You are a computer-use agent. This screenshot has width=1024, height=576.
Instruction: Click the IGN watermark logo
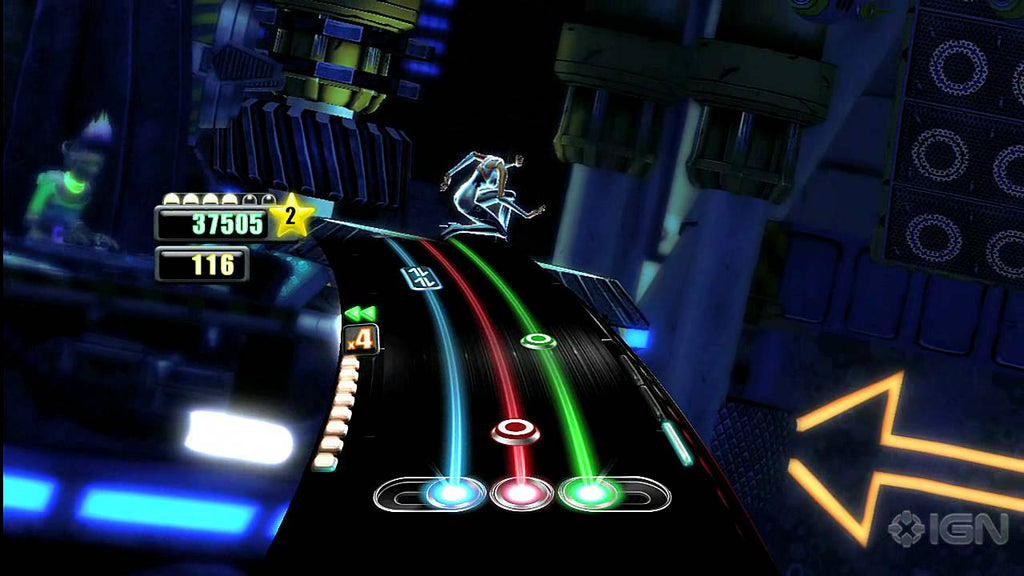pos(947,528)
